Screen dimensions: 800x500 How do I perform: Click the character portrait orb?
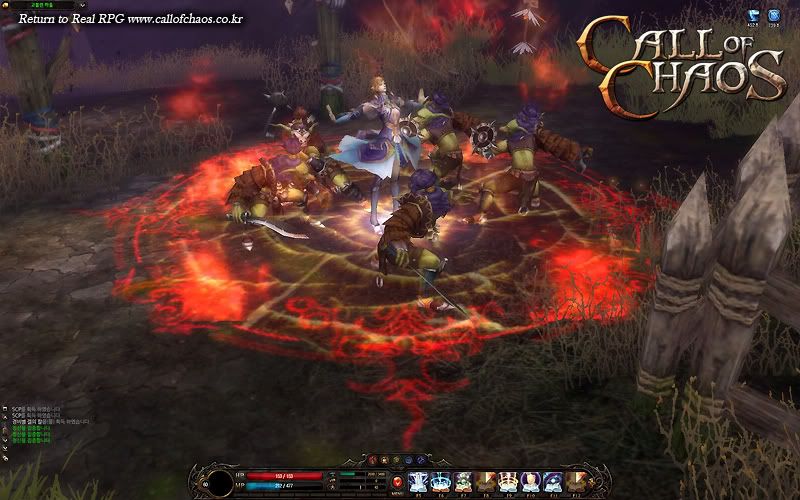pos(216,480)
